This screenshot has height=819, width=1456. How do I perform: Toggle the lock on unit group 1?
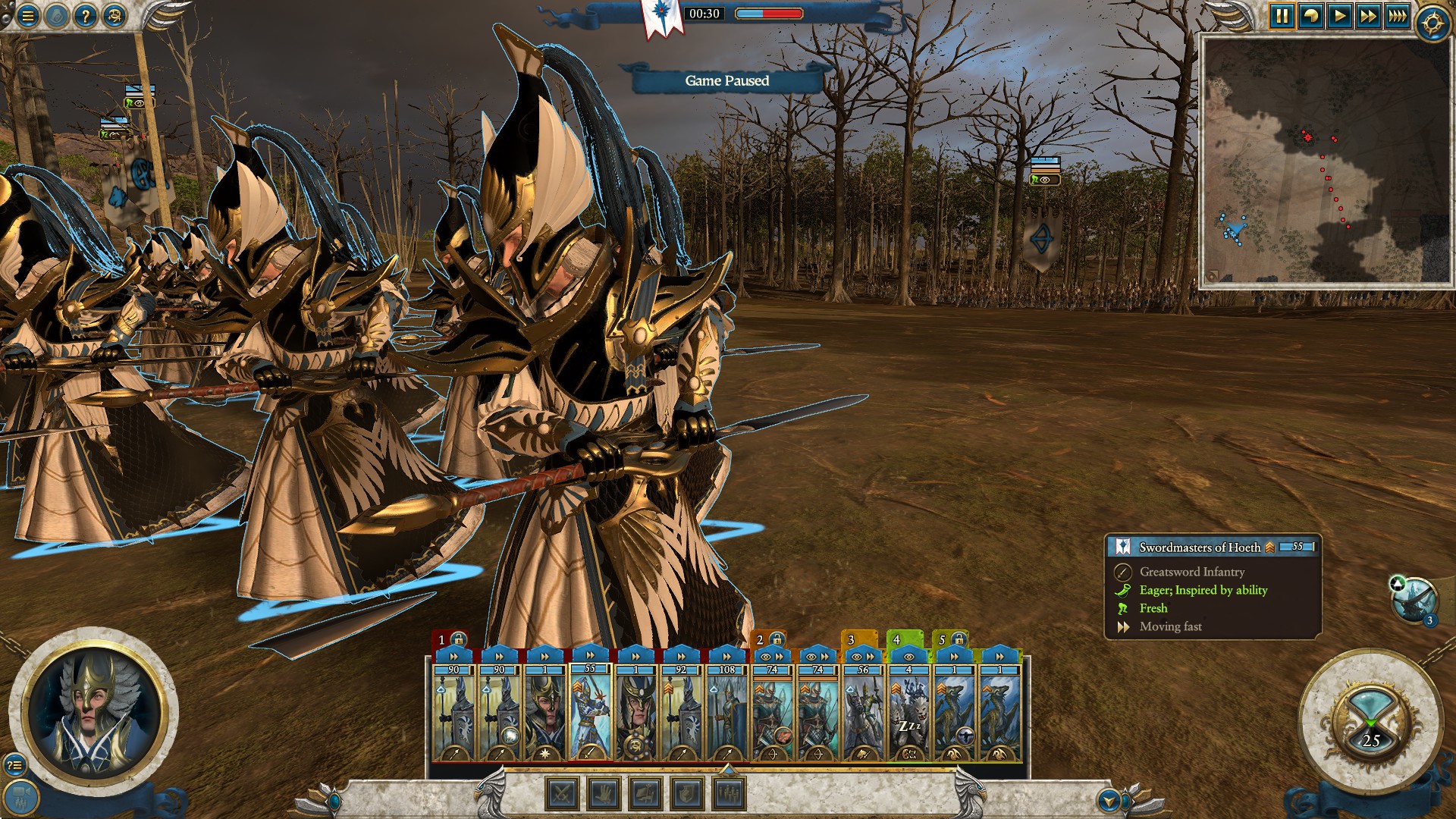click(x=457, y=640)
